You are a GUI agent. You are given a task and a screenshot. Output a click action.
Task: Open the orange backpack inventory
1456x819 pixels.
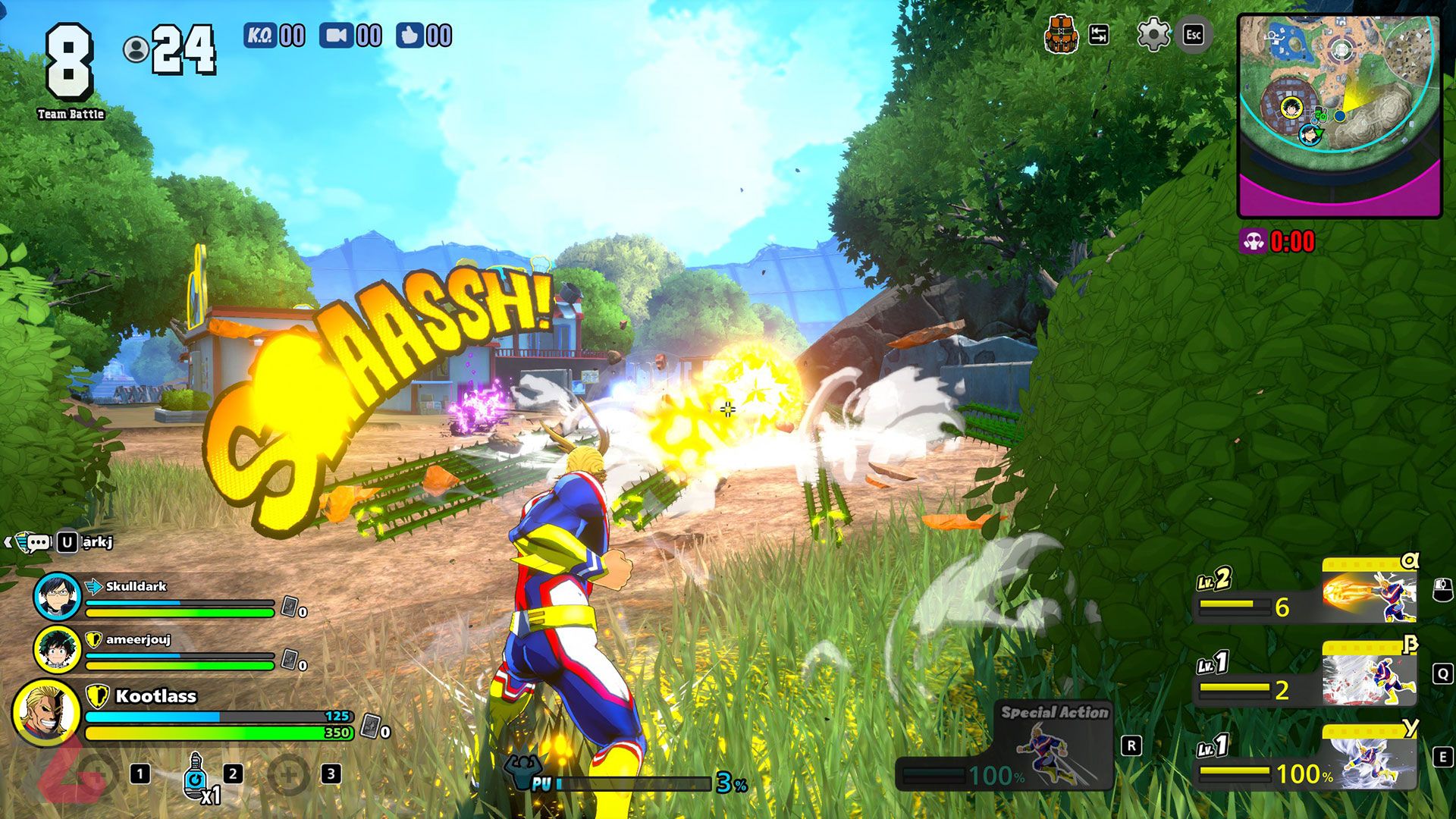1062,34
